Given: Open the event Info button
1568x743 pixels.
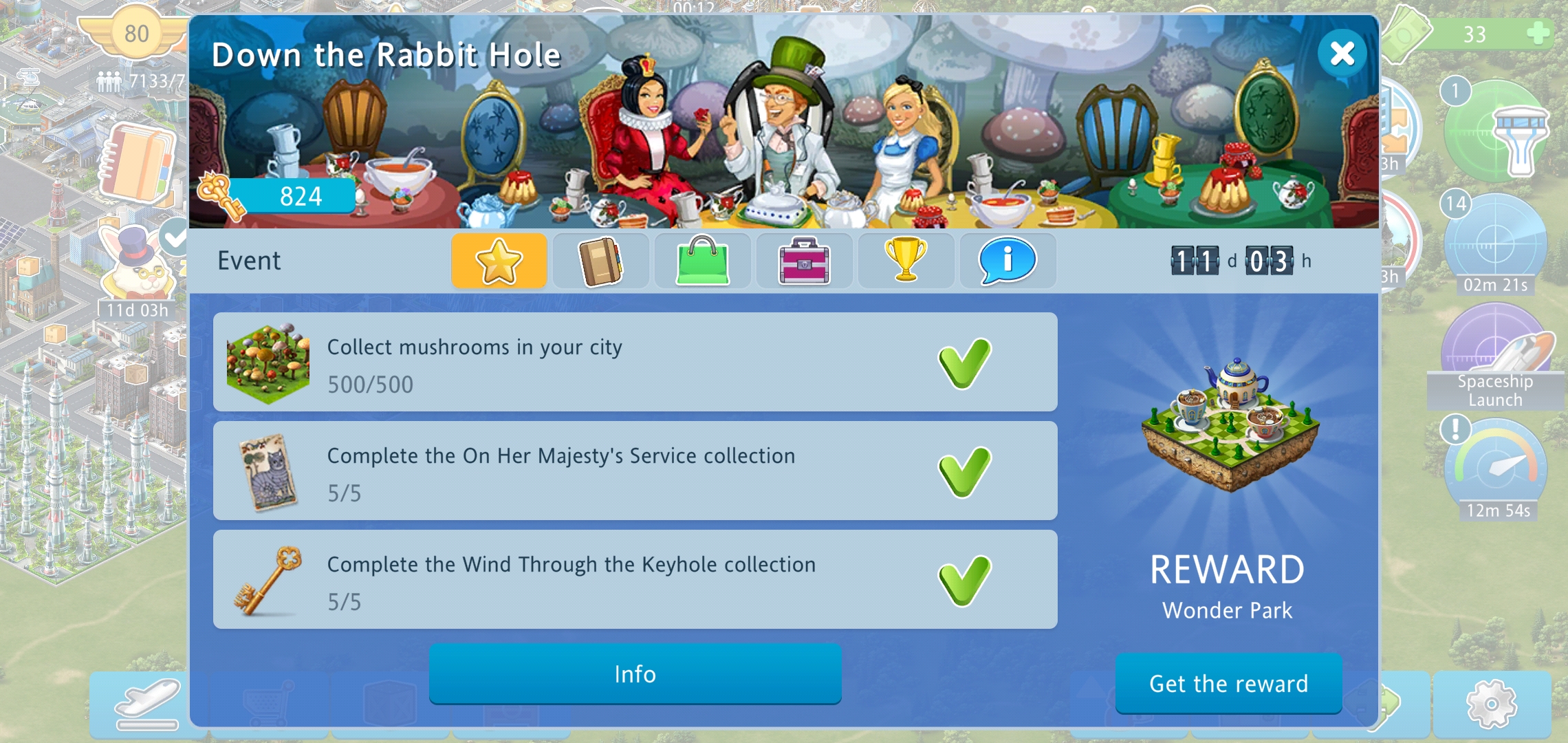Looking at the screenshot, I should tap(635, 674).
